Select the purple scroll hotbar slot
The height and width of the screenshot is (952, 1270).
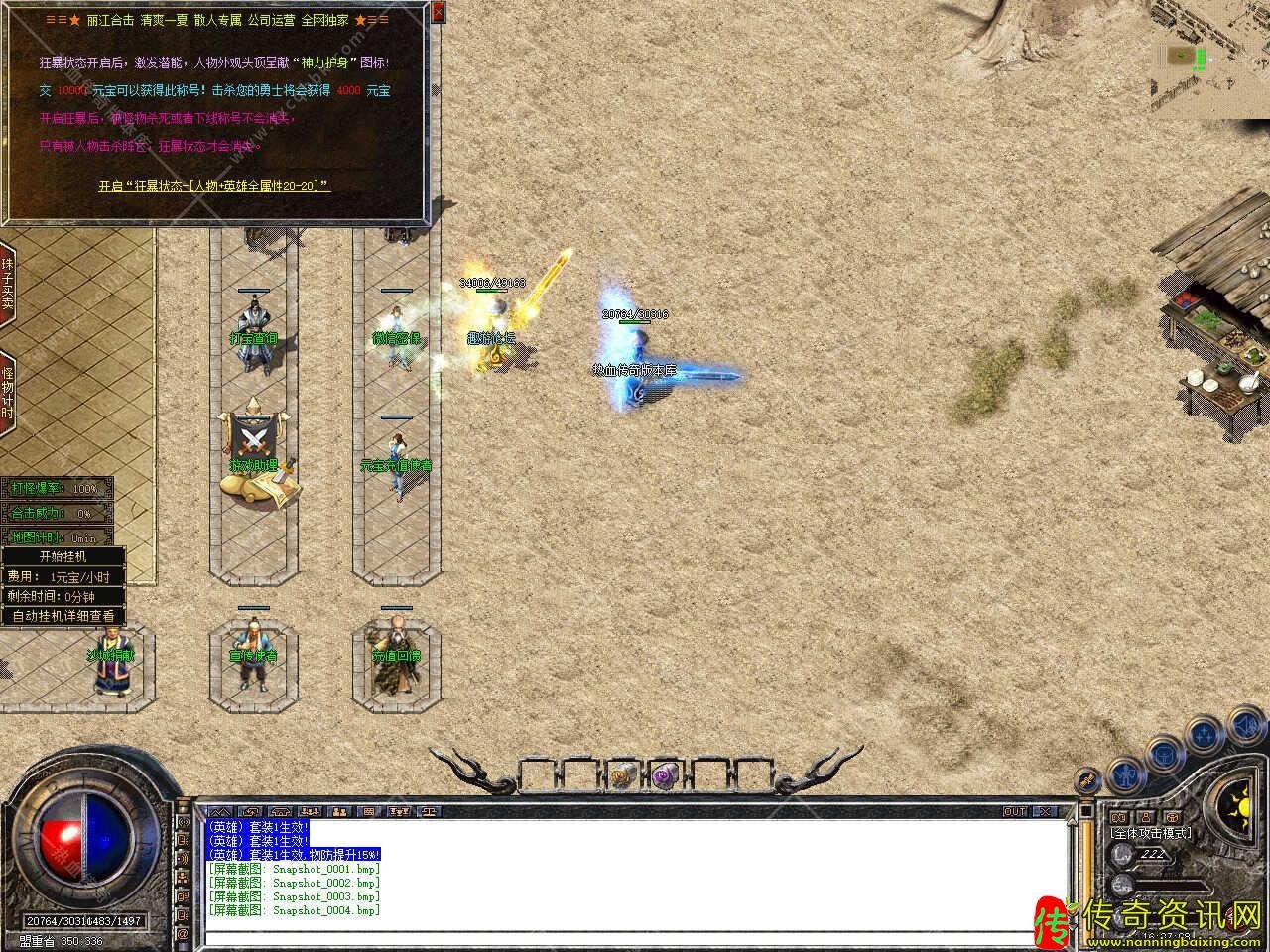[x=664, y=776]
